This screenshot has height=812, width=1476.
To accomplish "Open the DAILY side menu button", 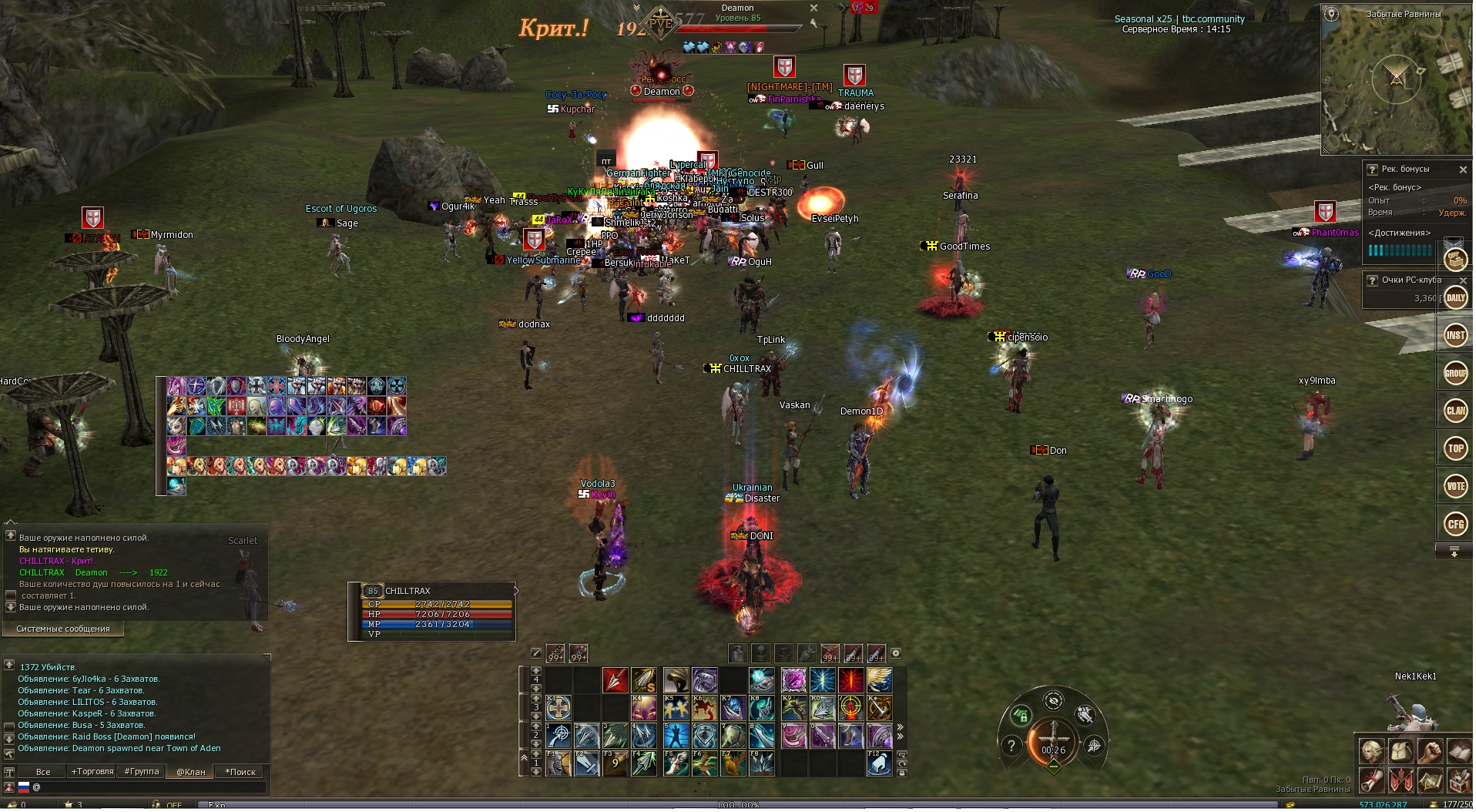I will coord(1454,298).
